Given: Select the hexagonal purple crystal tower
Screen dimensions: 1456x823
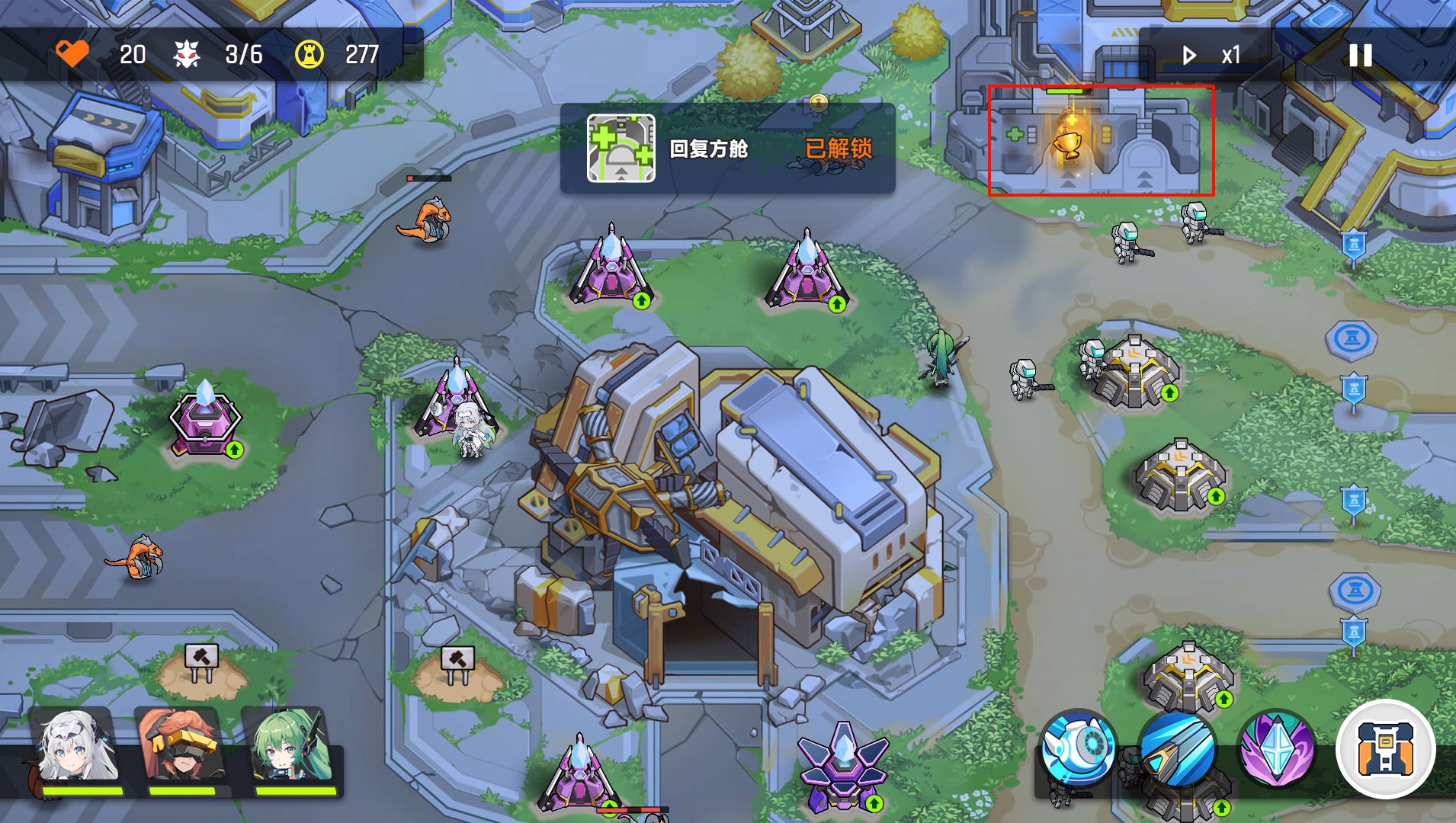Looking at the screenshot, I should (204, 419).
